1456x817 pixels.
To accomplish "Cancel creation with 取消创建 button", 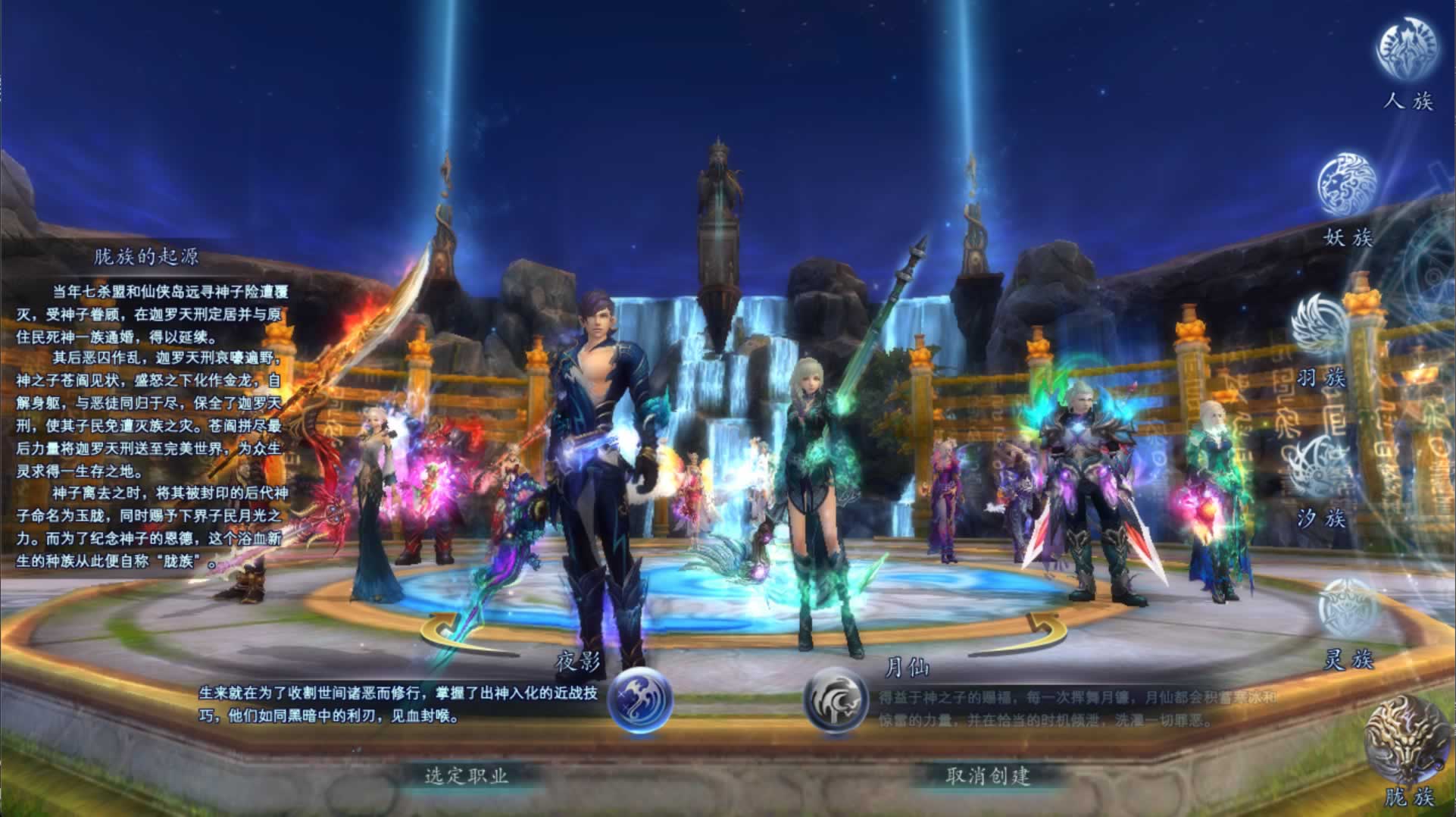I will click(x=988, y=775).
